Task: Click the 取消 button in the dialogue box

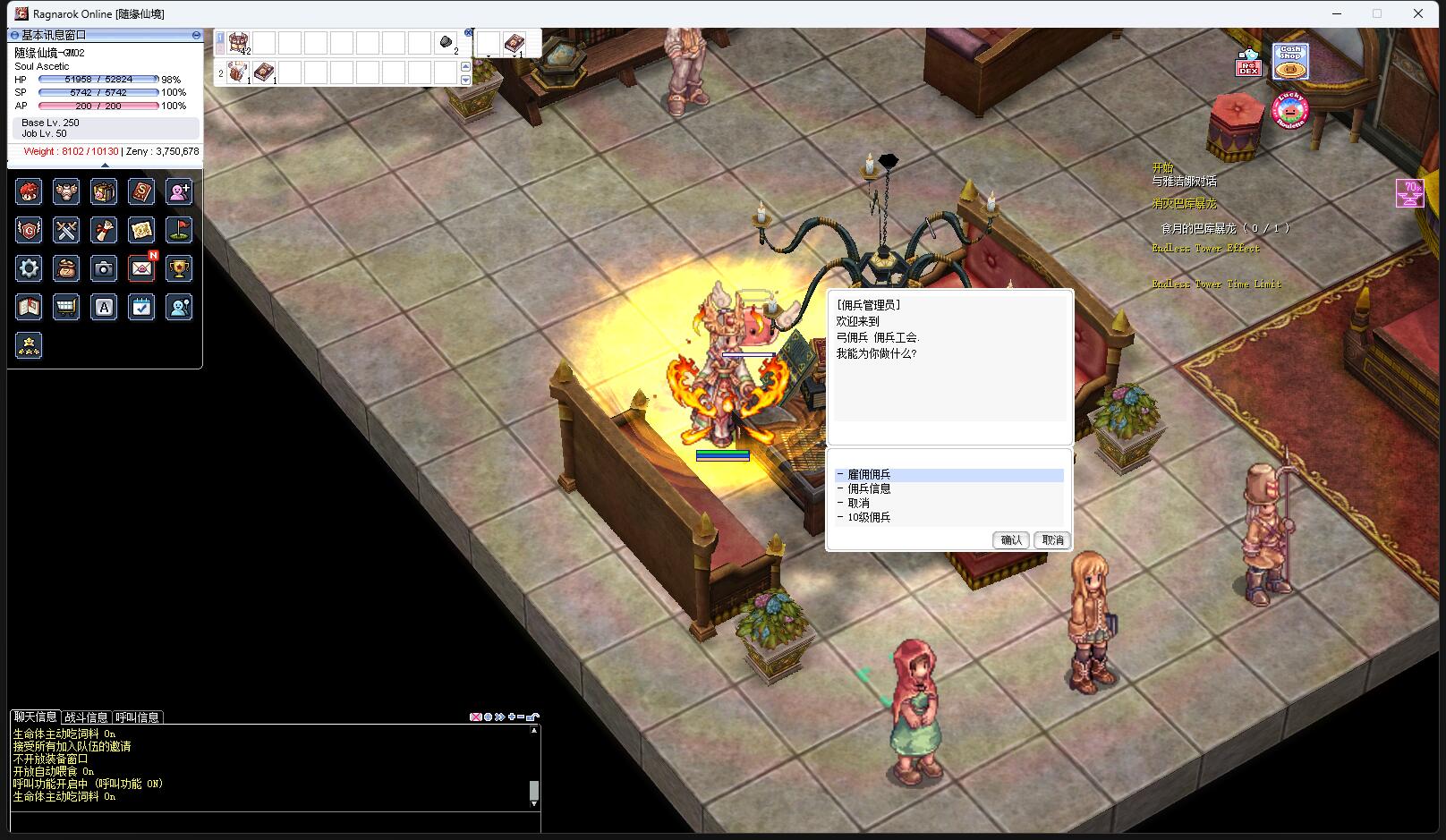Action: click(1052, 540)
